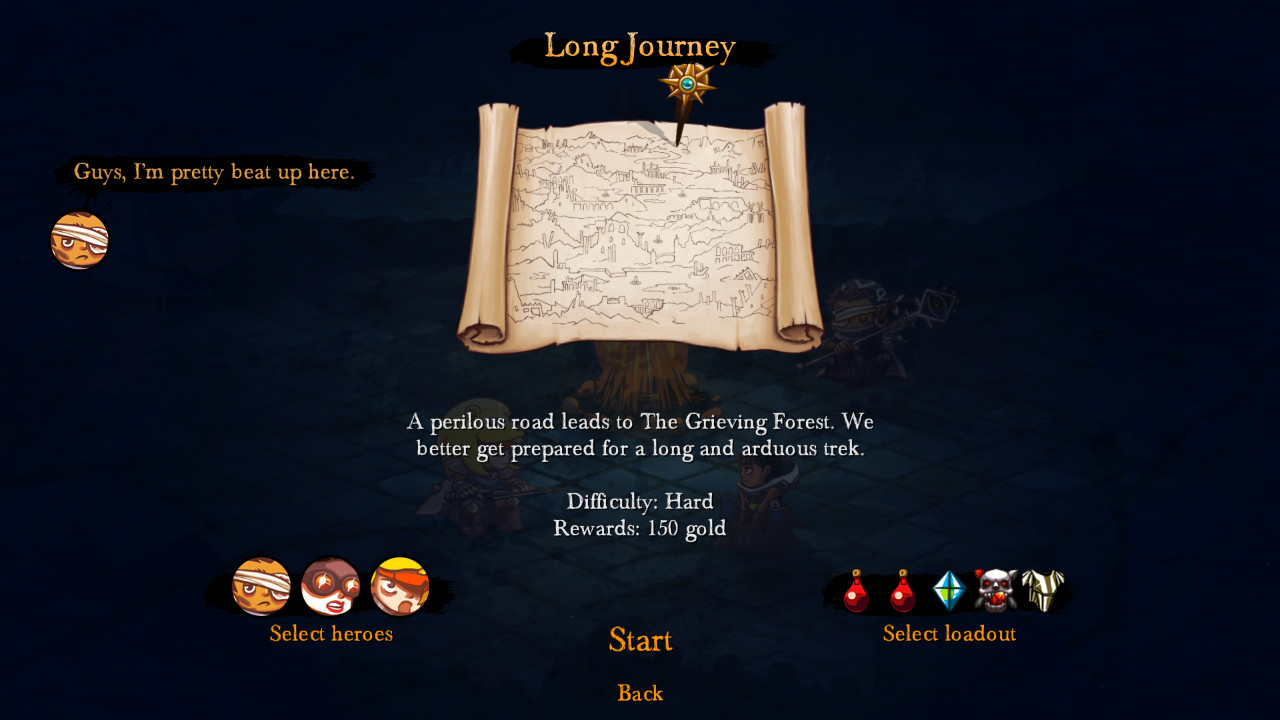The height and width of the screenshot is (720, 1280).
Task: Click the Difficulty: Hard label
Action: [640, 501]
